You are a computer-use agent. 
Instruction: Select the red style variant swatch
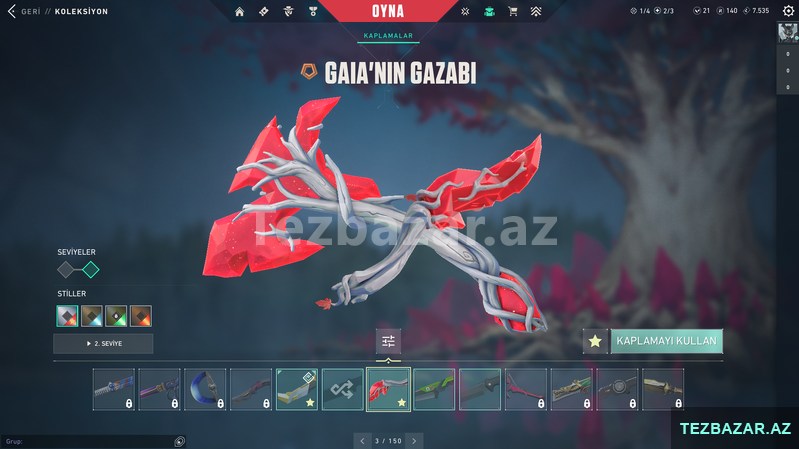click(67, 316)
